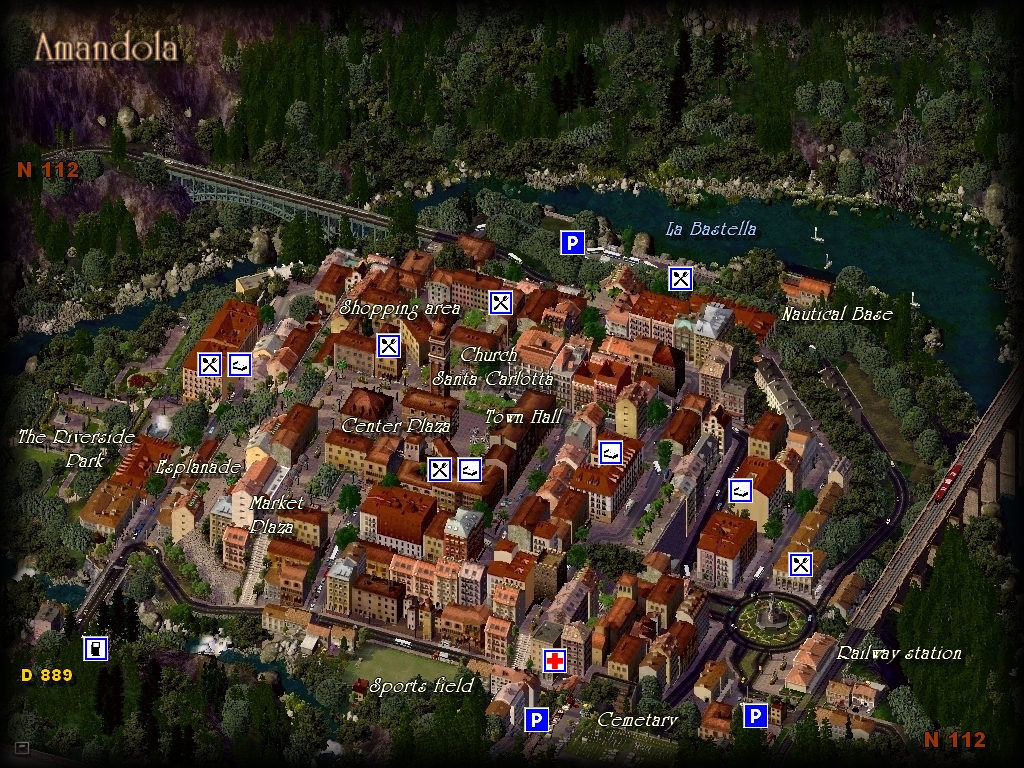This screenshot has height=768, width=1024.
Task: Click the gas station marker near D 889
Action: (x=95, y=649)
